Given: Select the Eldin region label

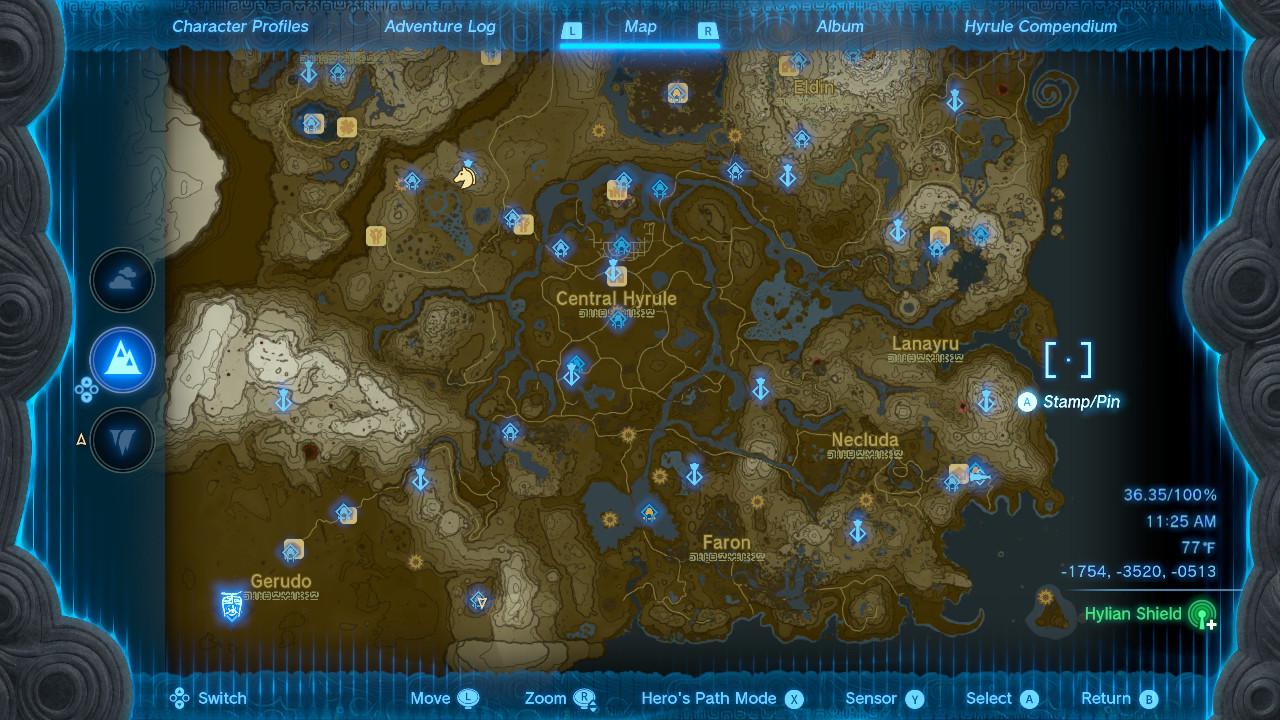Looking at the screenshot, I should pyautogui.click(x=813, y=88).
